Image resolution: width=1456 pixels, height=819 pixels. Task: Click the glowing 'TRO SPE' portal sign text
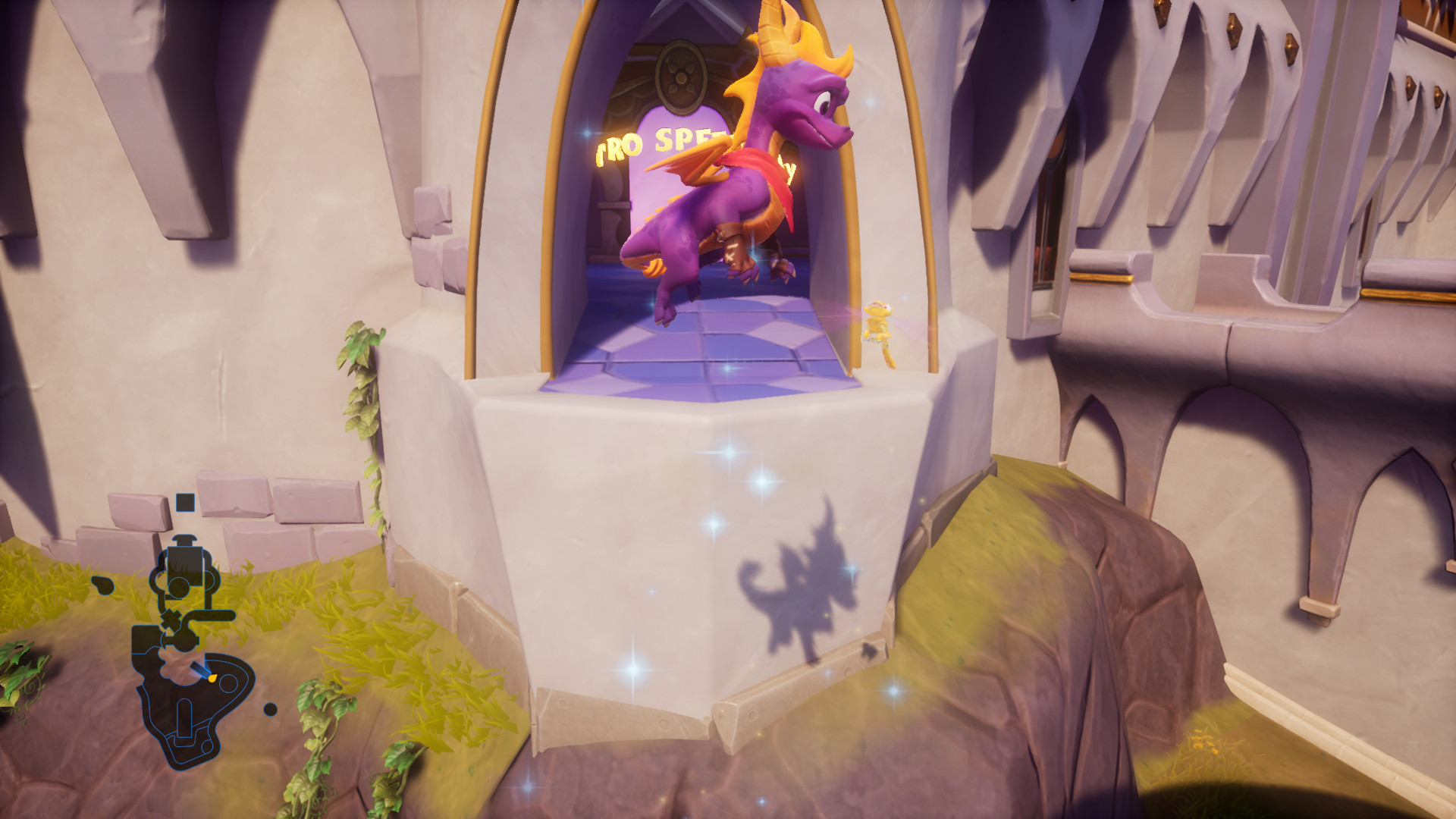click(656, 144)
